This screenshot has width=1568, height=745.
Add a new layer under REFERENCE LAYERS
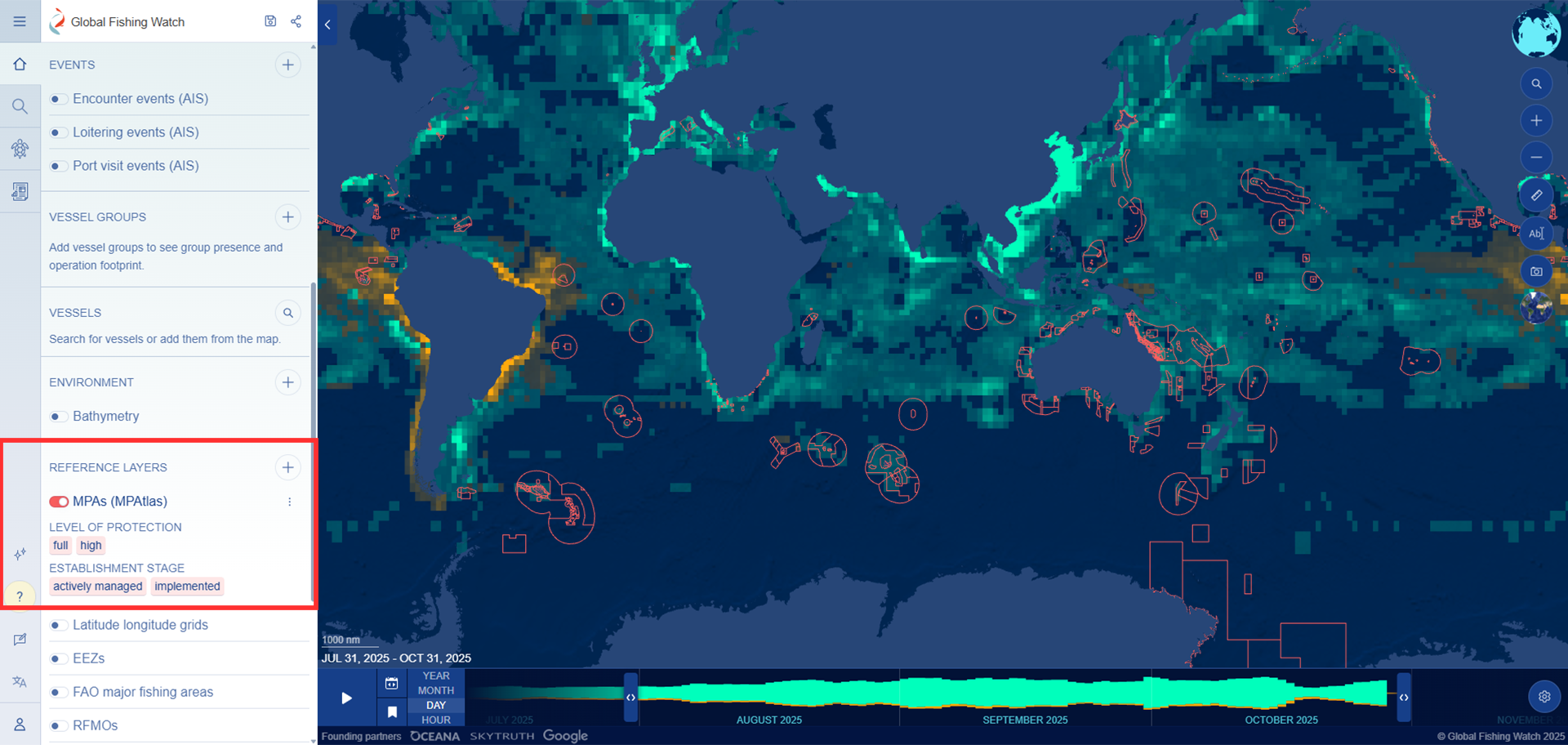tap(287, 467)
